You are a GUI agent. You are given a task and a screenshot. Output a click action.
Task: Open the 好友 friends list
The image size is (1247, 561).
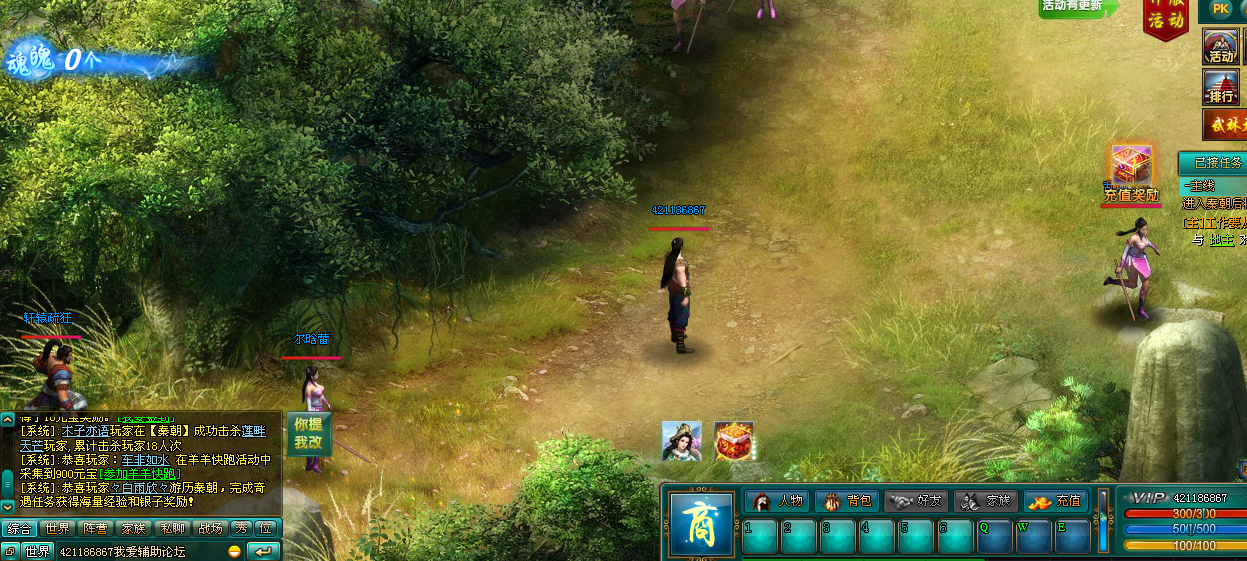coord(916,501)
